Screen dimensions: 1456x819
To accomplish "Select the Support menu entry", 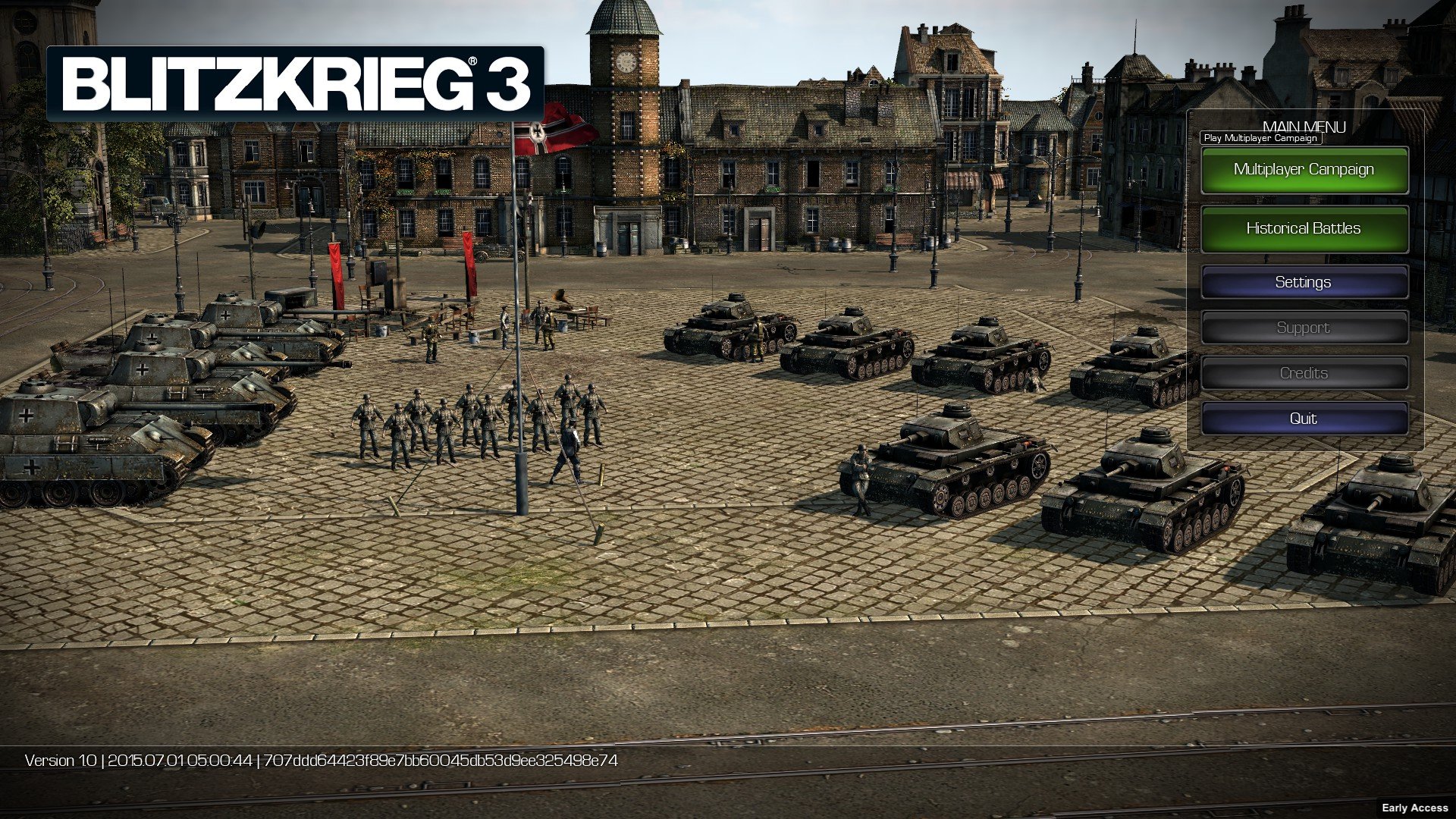I will (x=1304, y=328).
